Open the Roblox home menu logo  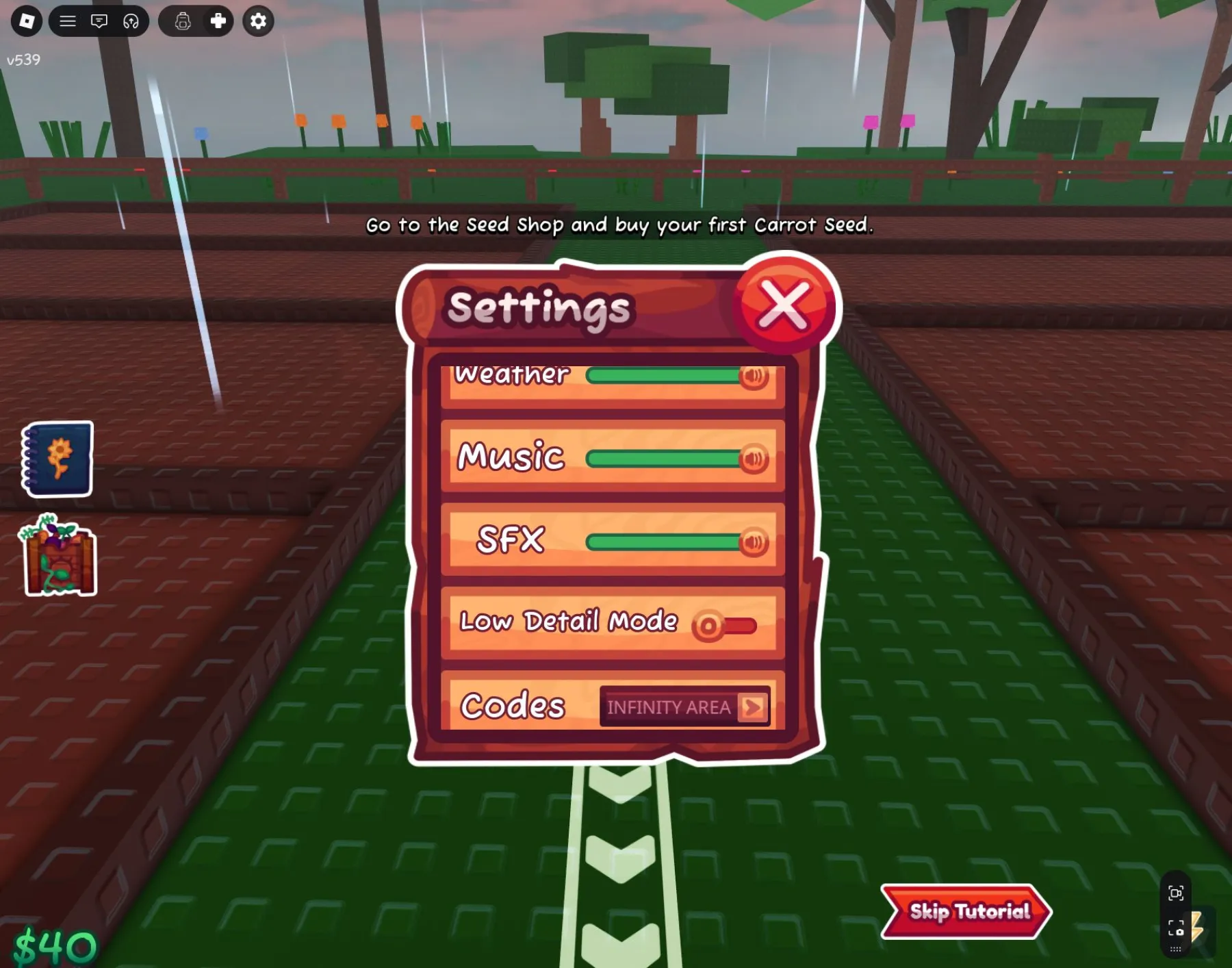pos(27,21)
